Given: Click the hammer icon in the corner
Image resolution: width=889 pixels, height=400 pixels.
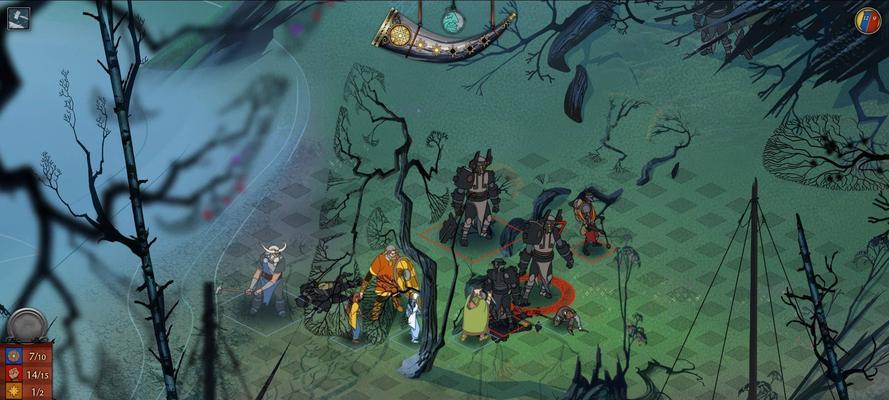Looking at the screenshot, I should tap(18, 17).
